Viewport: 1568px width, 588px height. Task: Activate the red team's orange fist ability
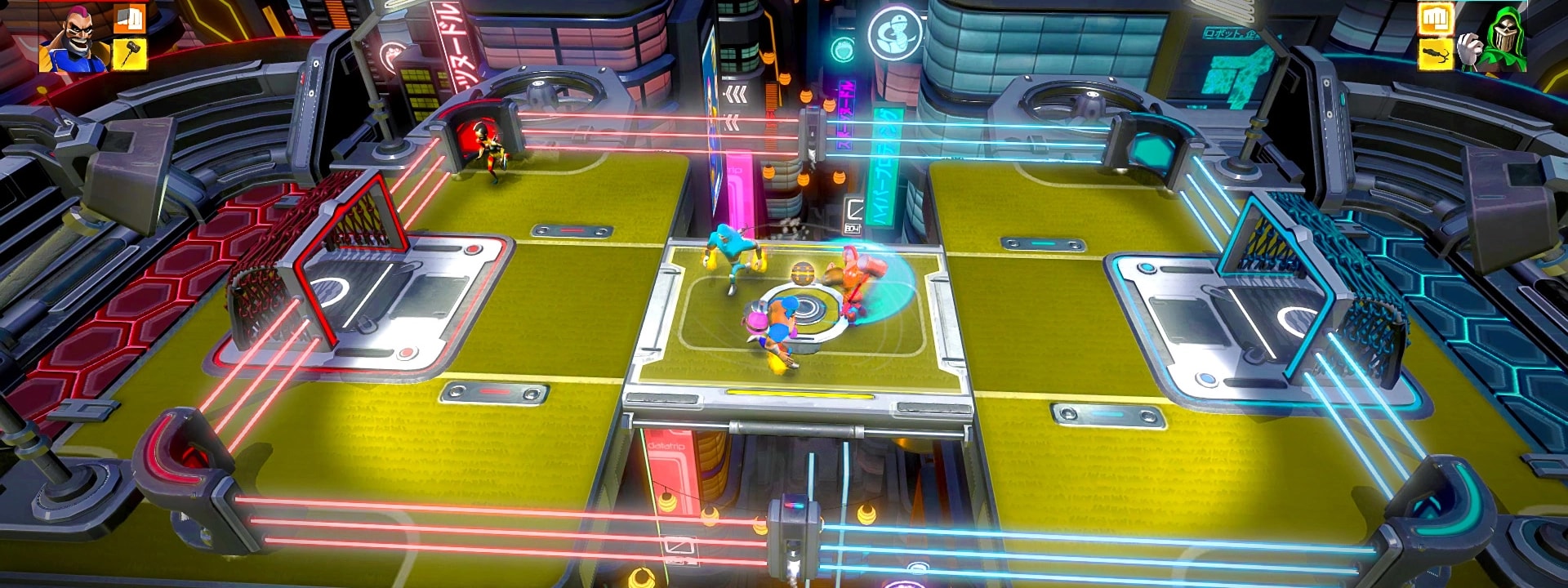click(129, 20)
